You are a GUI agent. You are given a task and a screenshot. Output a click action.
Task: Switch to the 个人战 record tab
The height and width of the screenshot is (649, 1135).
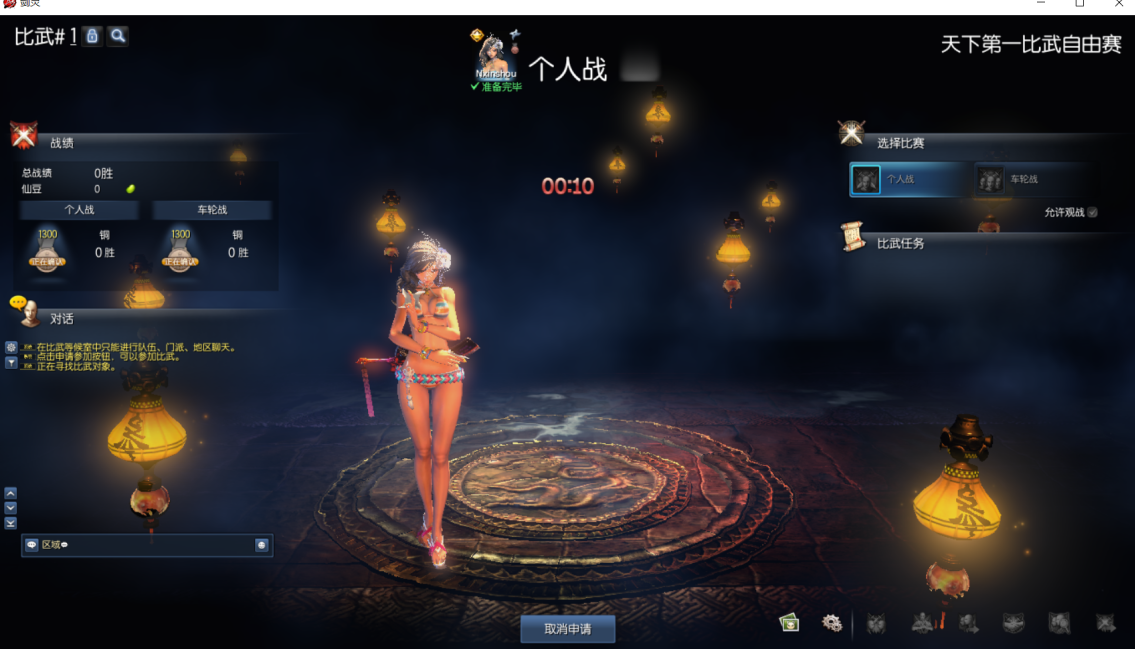click(79, 210)
